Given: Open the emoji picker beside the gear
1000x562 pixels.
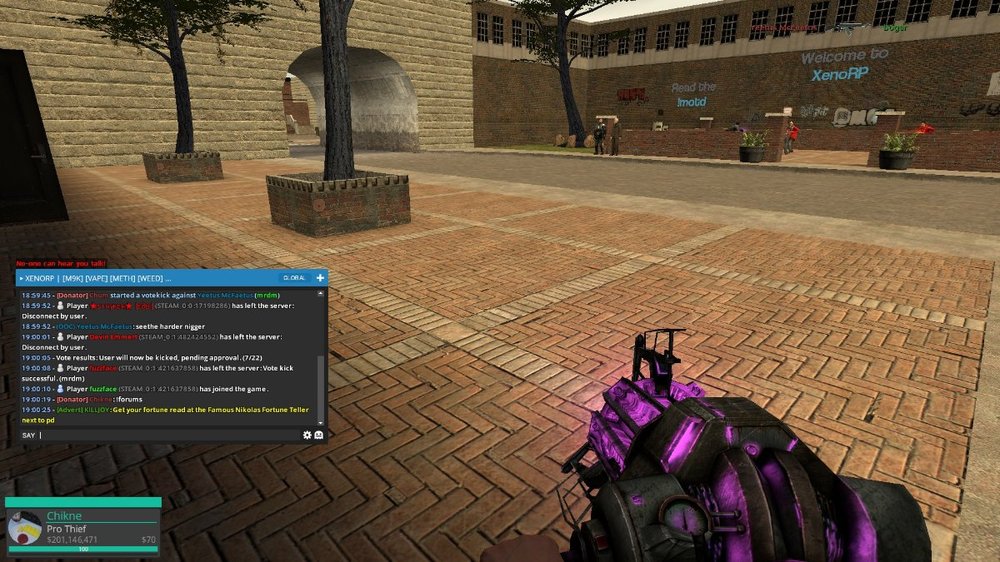Looking at the screenshot, I should [x=319, y=435].
